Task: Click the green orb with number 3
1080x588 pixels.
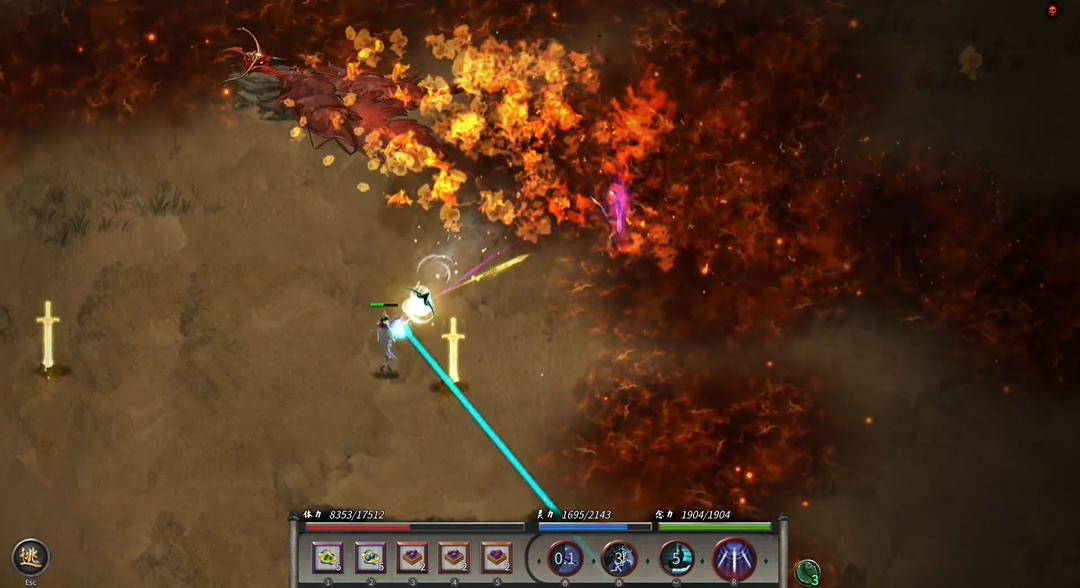Action: [807, 572]
